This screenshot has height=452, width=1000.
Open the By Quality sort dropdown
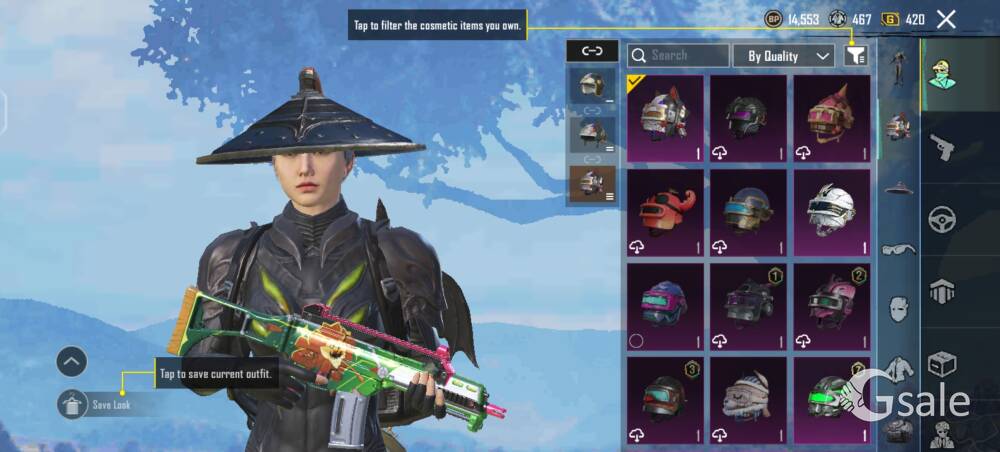click(783, 56)
